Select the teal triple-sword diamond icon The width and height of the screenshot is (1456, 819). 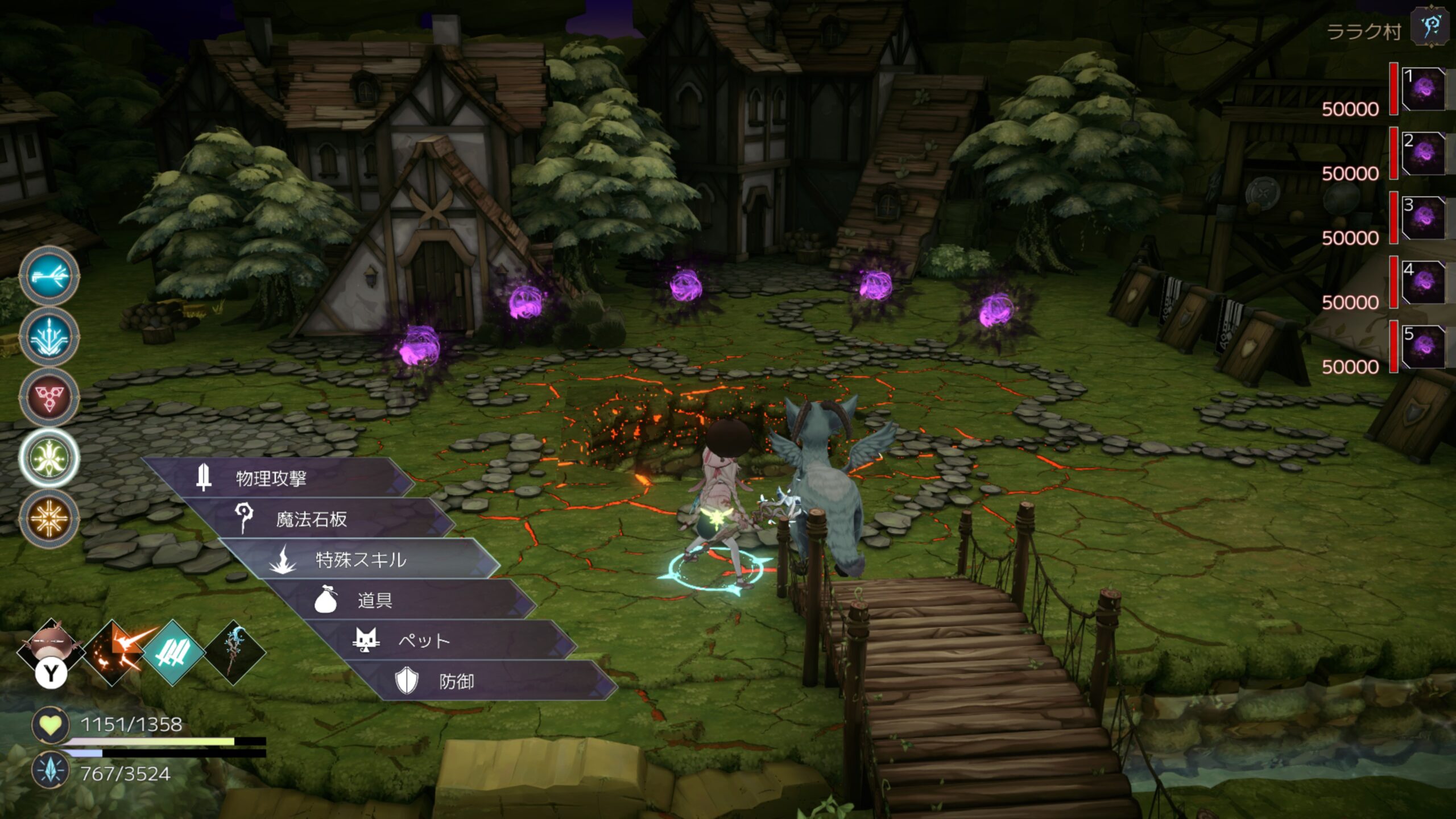click(173, 652)
